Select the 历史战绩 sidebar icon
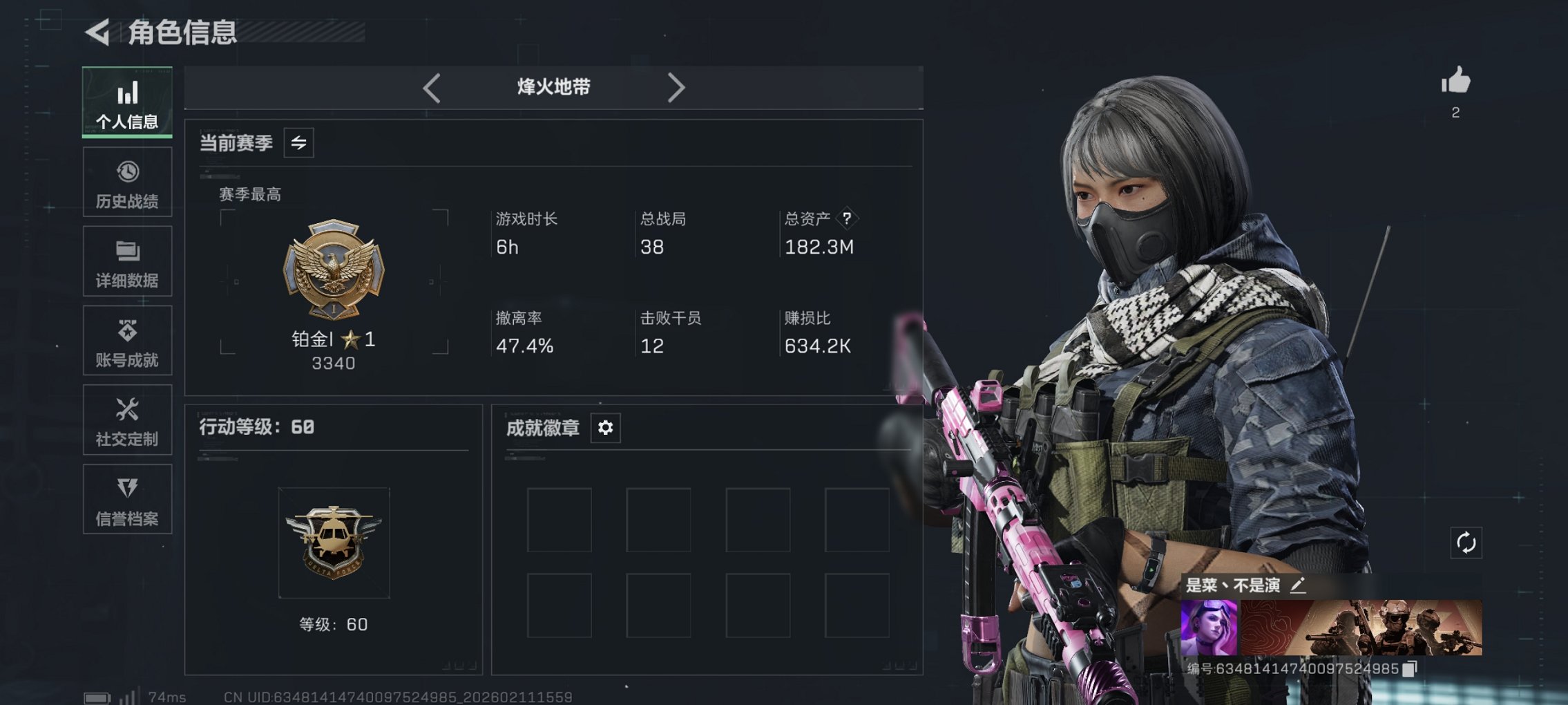 click(x=127, y=182)
